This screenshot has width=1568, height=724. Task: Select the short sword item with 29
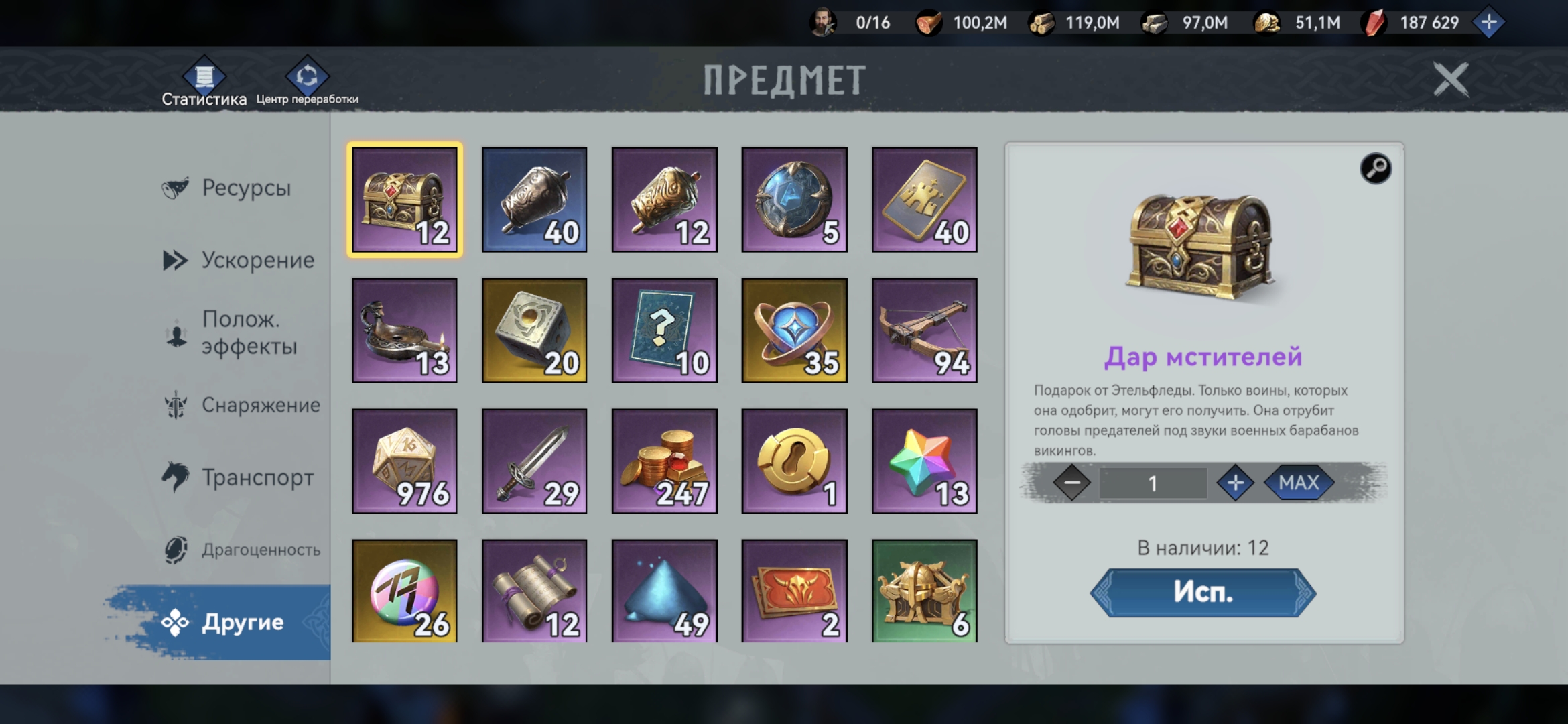[534, 461]
